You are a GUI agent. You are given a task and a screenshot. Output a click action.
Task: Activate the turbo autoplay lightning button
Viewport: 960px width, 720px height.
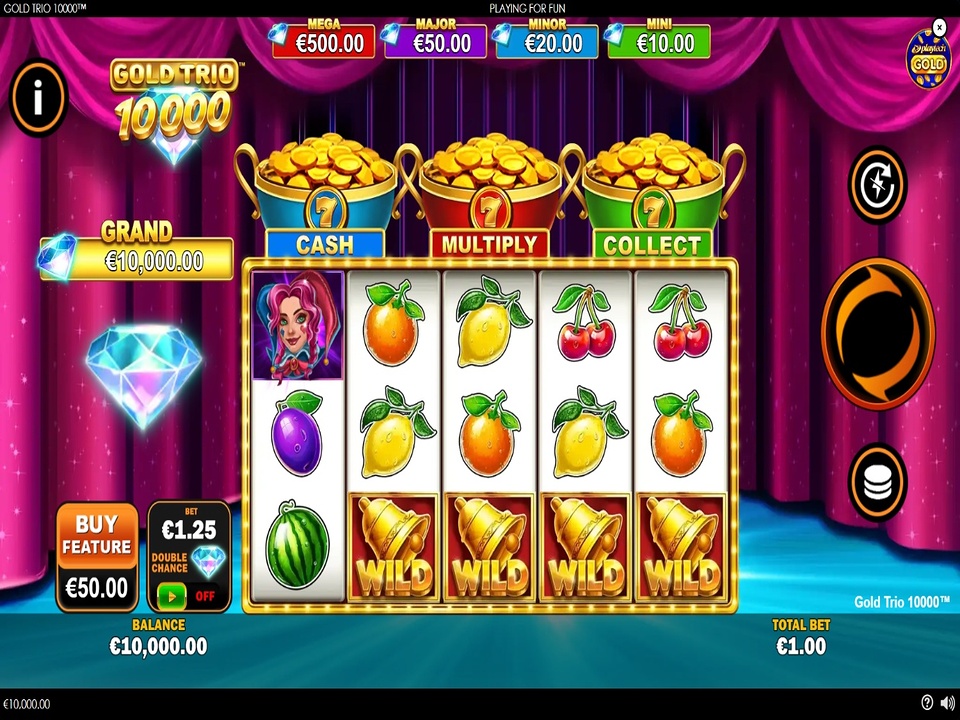tap(877, 185)
